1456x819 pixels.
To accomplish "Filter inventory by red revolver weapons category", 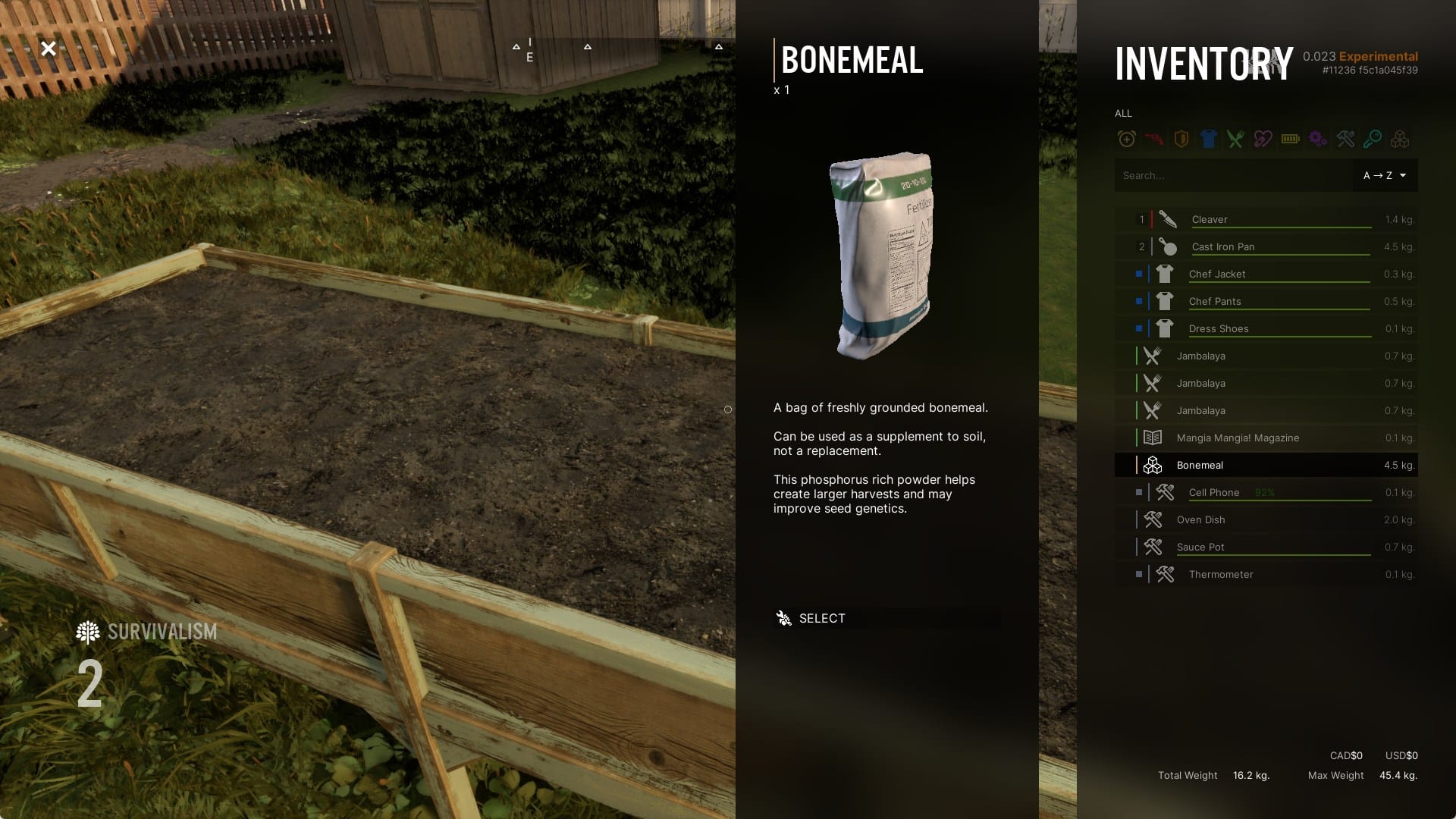I will point(1153,139).
